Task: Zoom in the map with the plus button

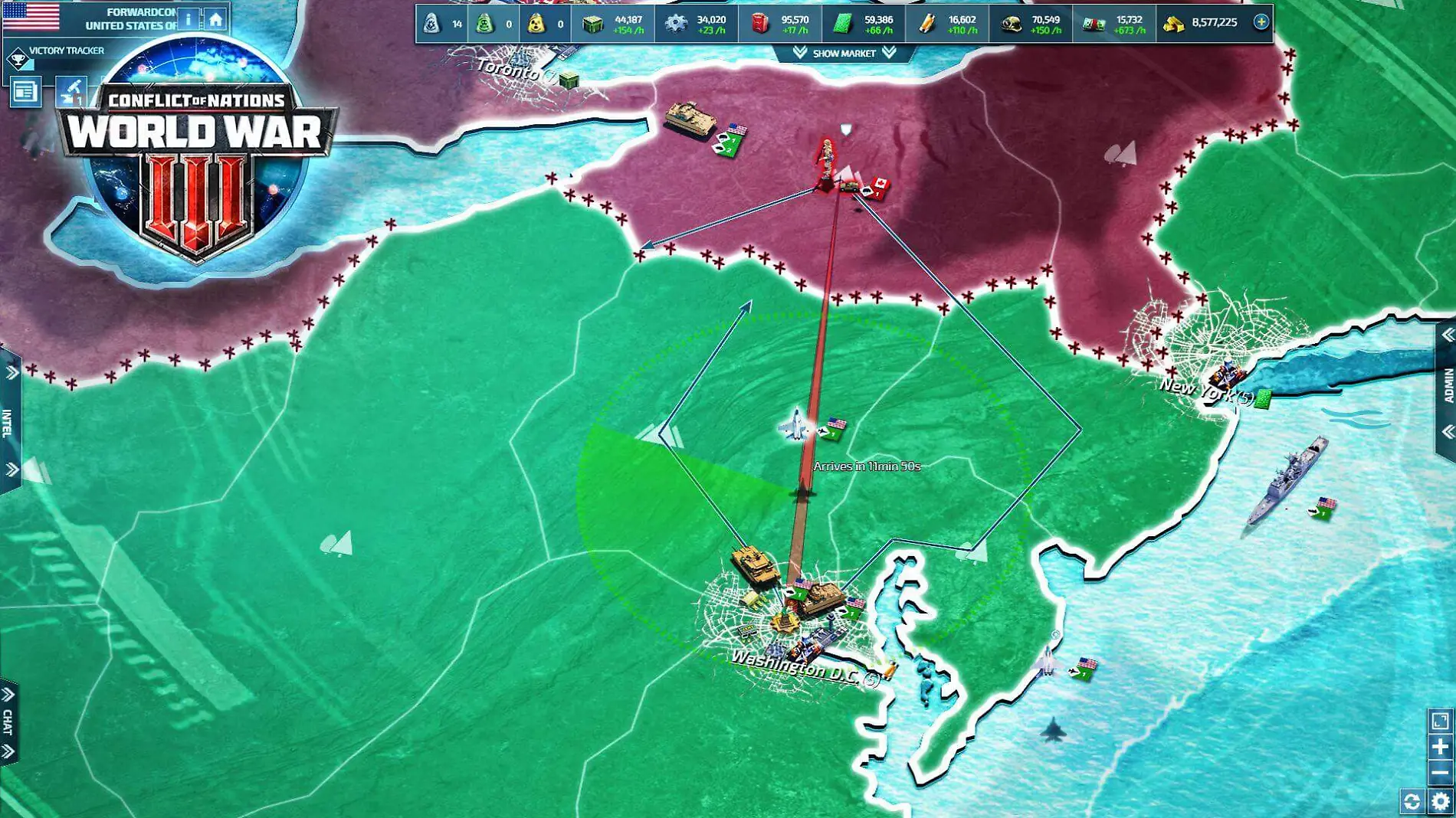Action: (x=1439, y=747)
